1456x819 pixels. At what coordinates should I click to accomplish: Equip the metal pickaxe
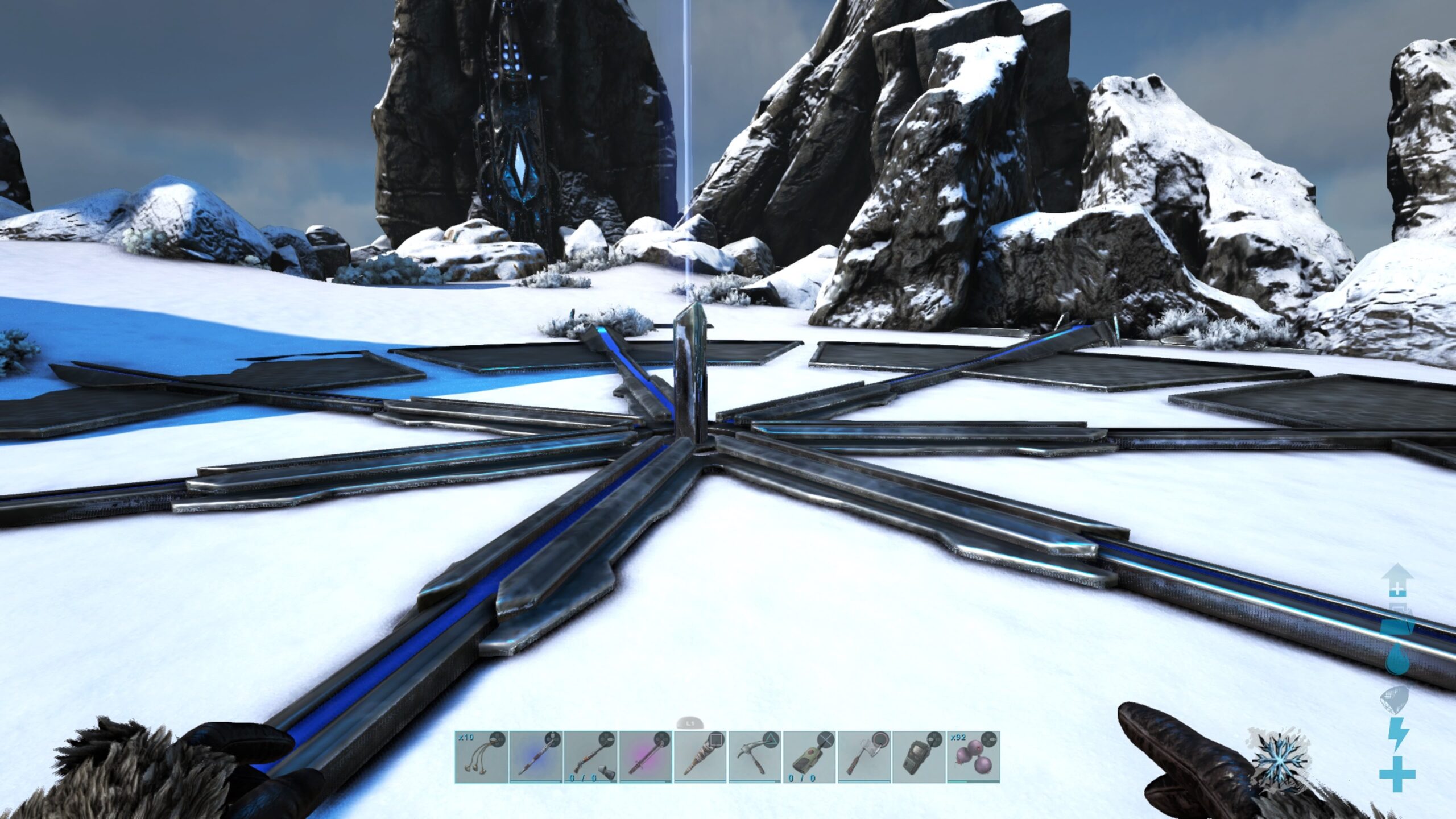click(x=754, y=756)
